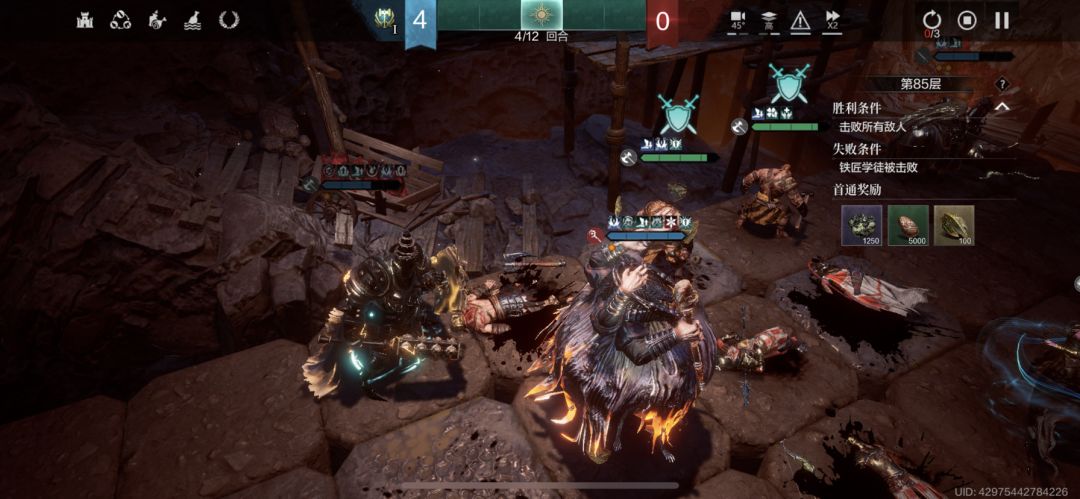Open the castle icon in the top bar

tap(85, 19)
